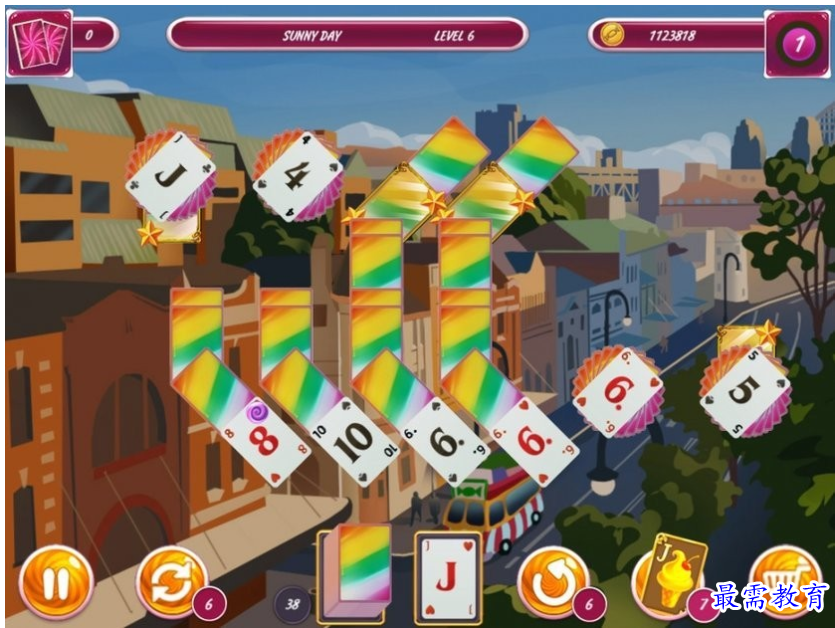Use the shuffle arrows button
835x628 pixels.
click(x=171, y=583)
